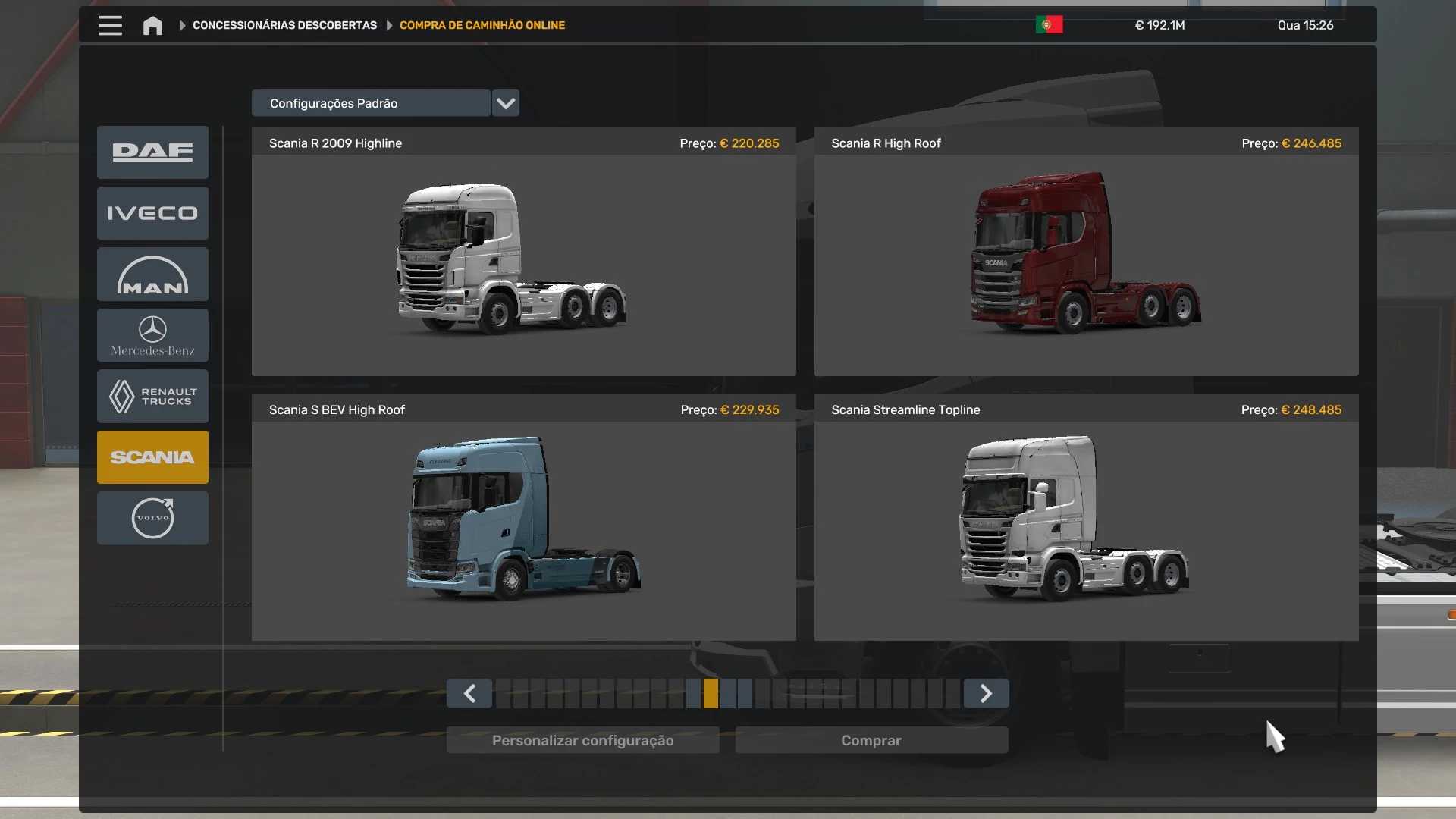Go to the previous truck page

coord(469,693)
